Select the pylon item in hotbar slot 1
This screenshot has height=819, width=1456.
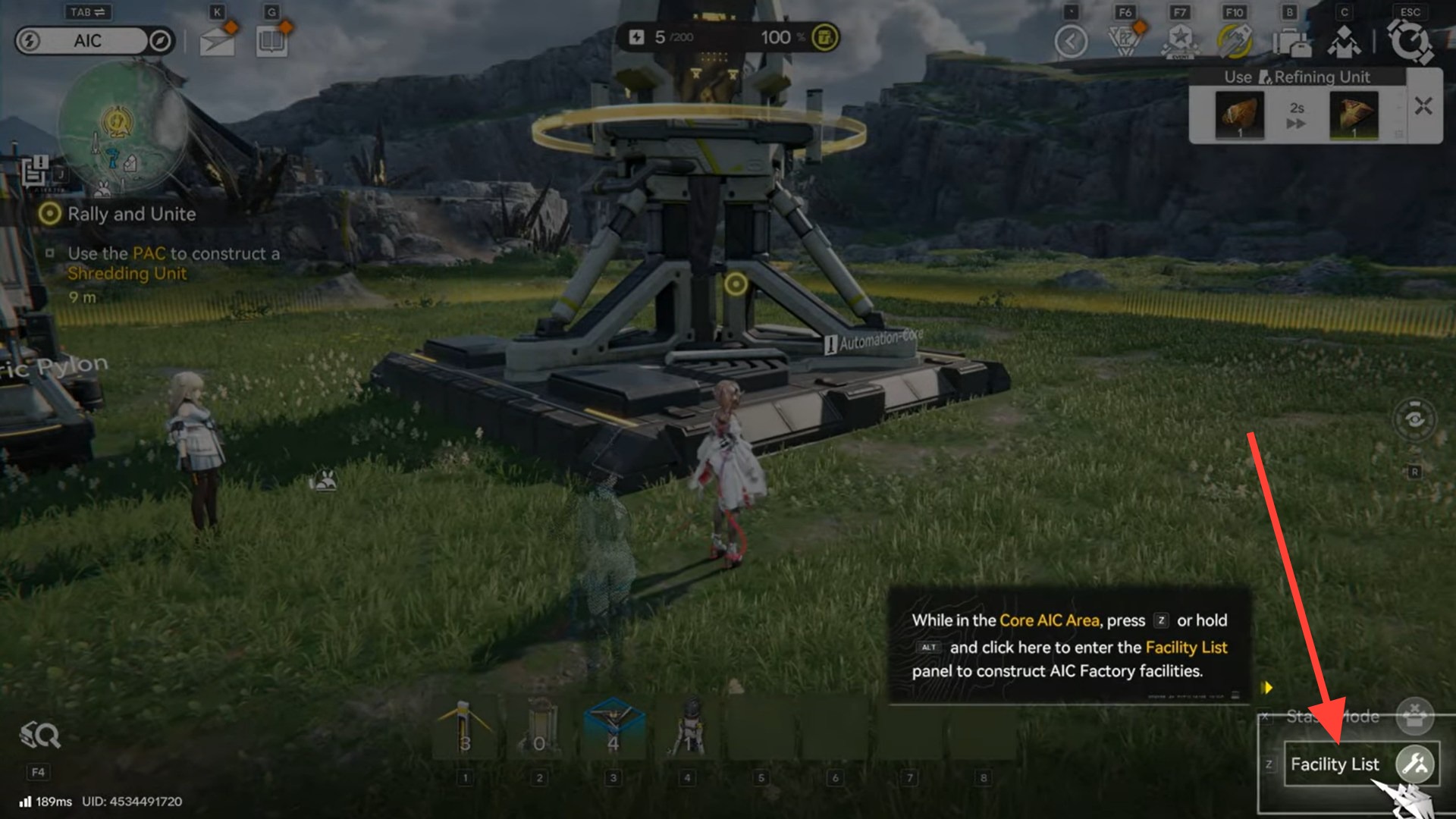pyautogui.click(x=465, y=730)
